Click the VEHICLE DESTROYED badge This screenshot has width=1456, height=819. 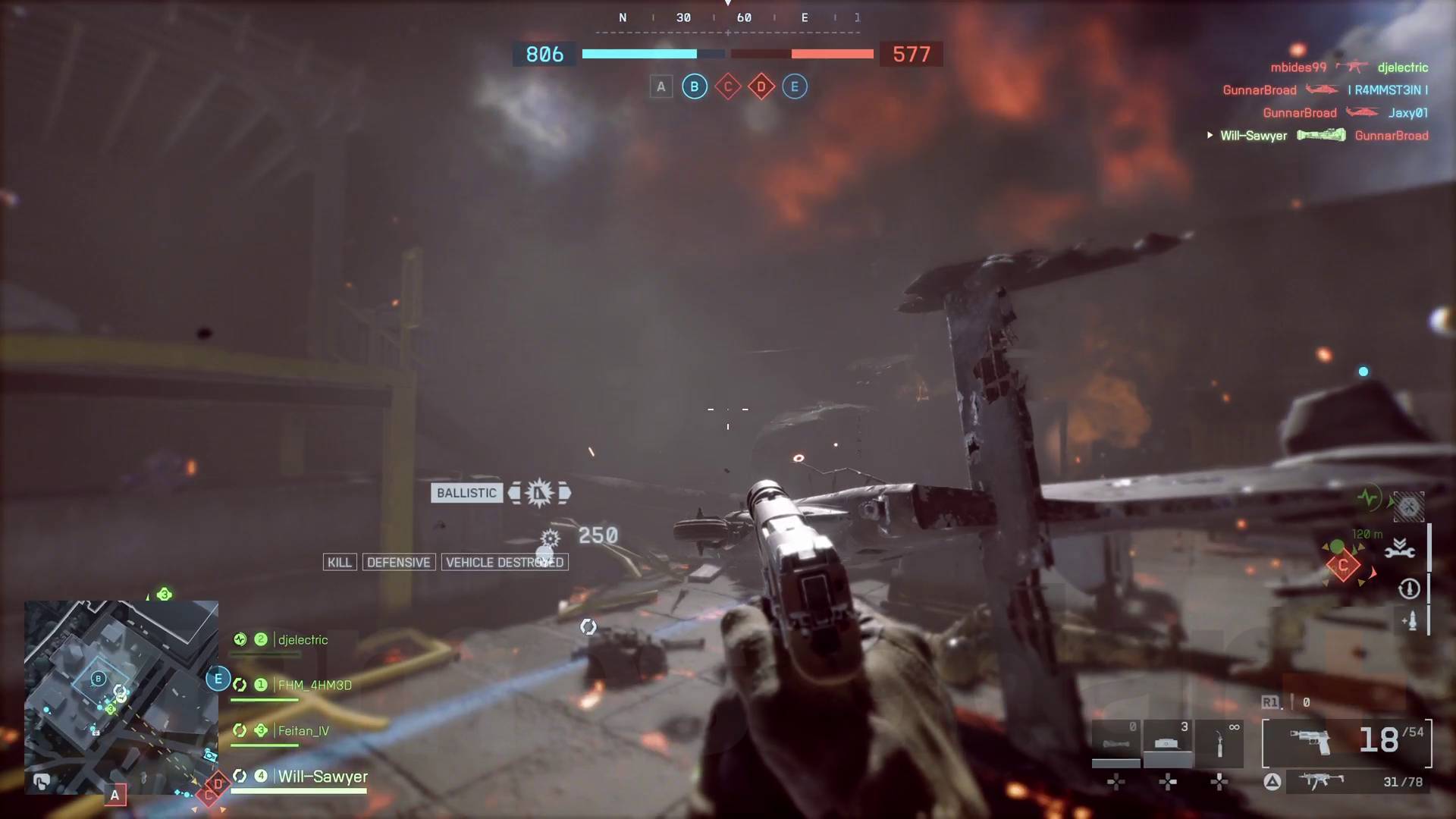[505, 562]
